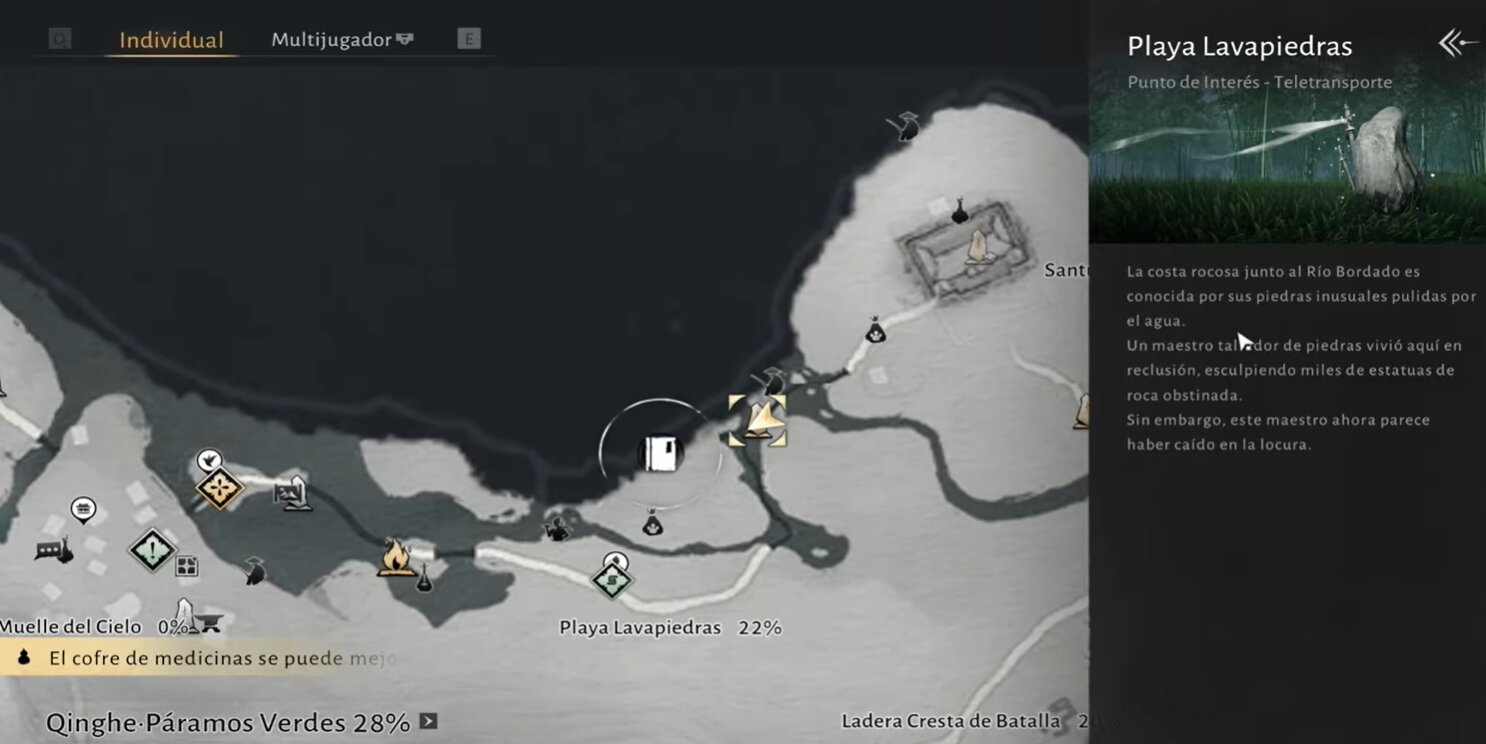Select the anvil blacksmith marker

click(x=209, y=623)
